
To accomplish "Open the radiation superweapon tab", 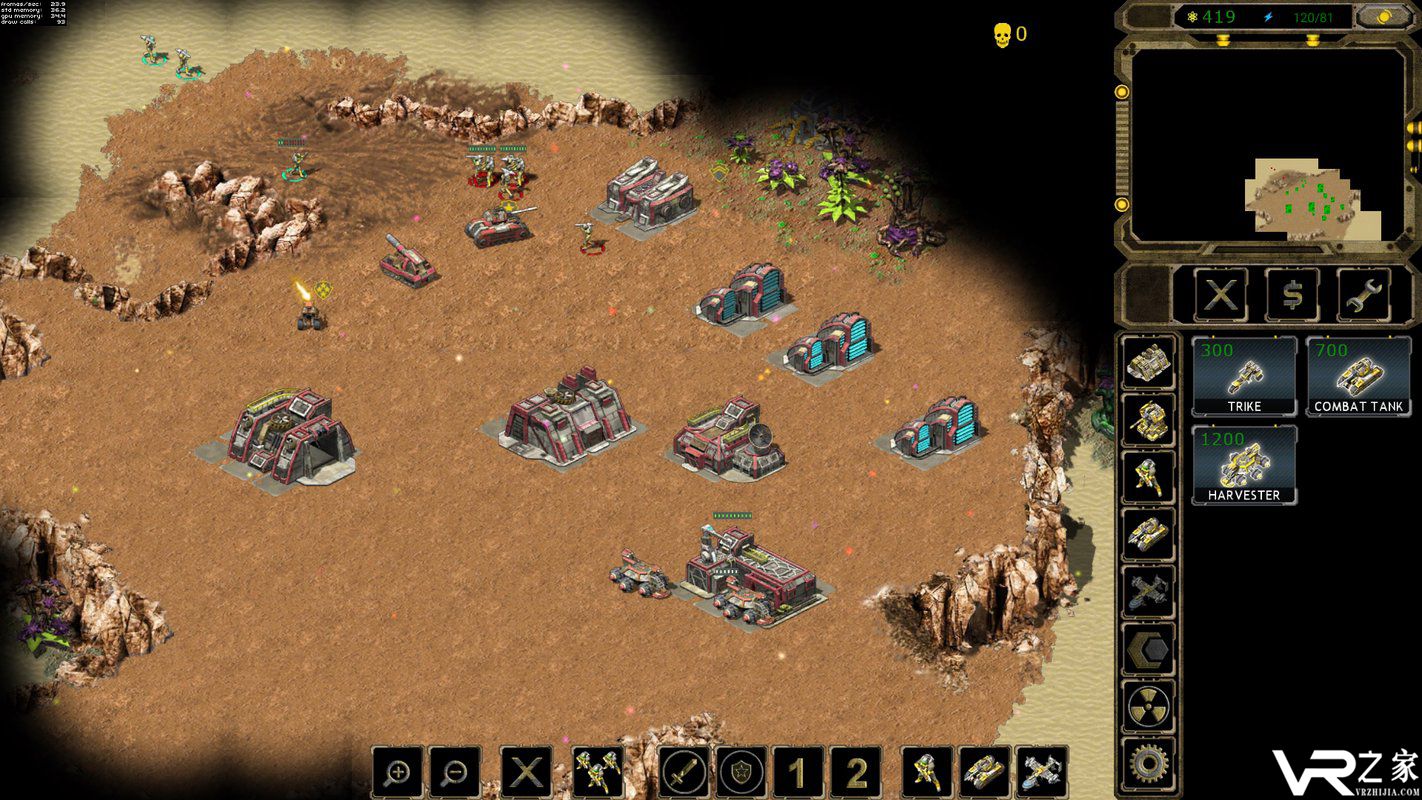I will (x=1147, y=708).
